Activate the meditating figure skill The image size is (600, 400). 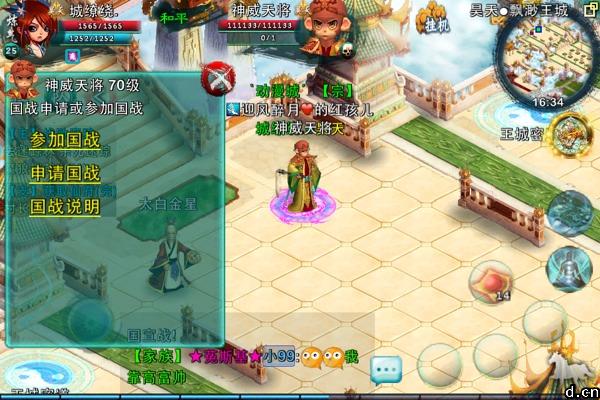(569, 267)
